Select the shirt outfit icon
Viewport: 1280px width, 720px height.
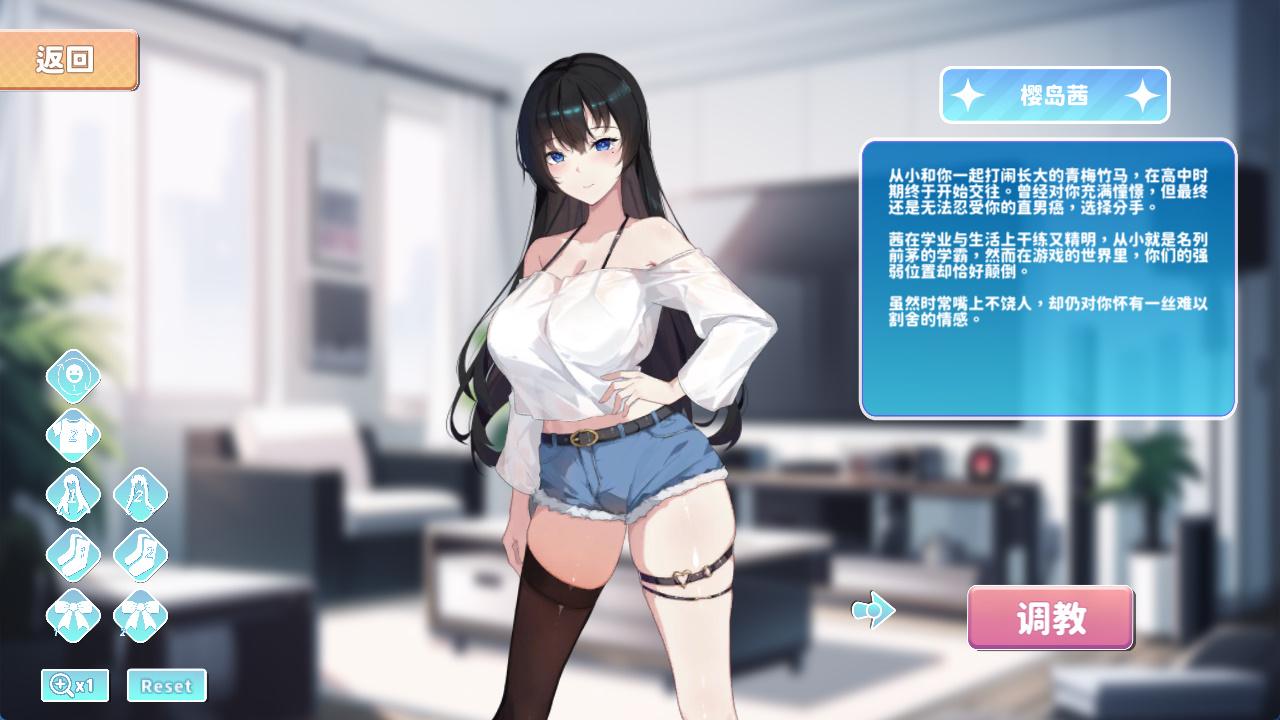pyautogui.click(x=73, y=435)
